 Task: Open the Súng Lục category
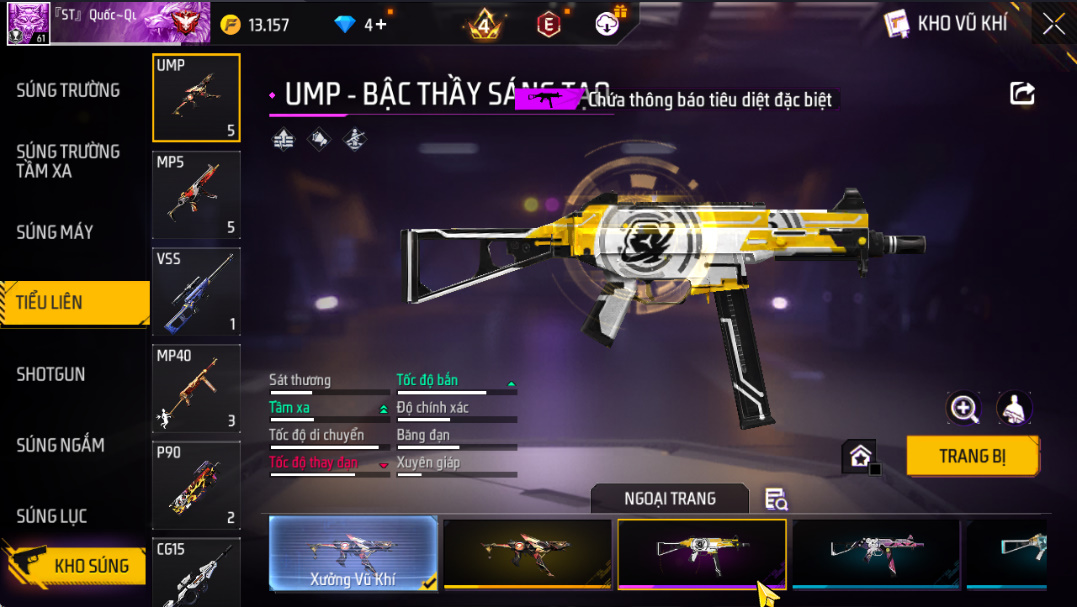coord(52,516)
